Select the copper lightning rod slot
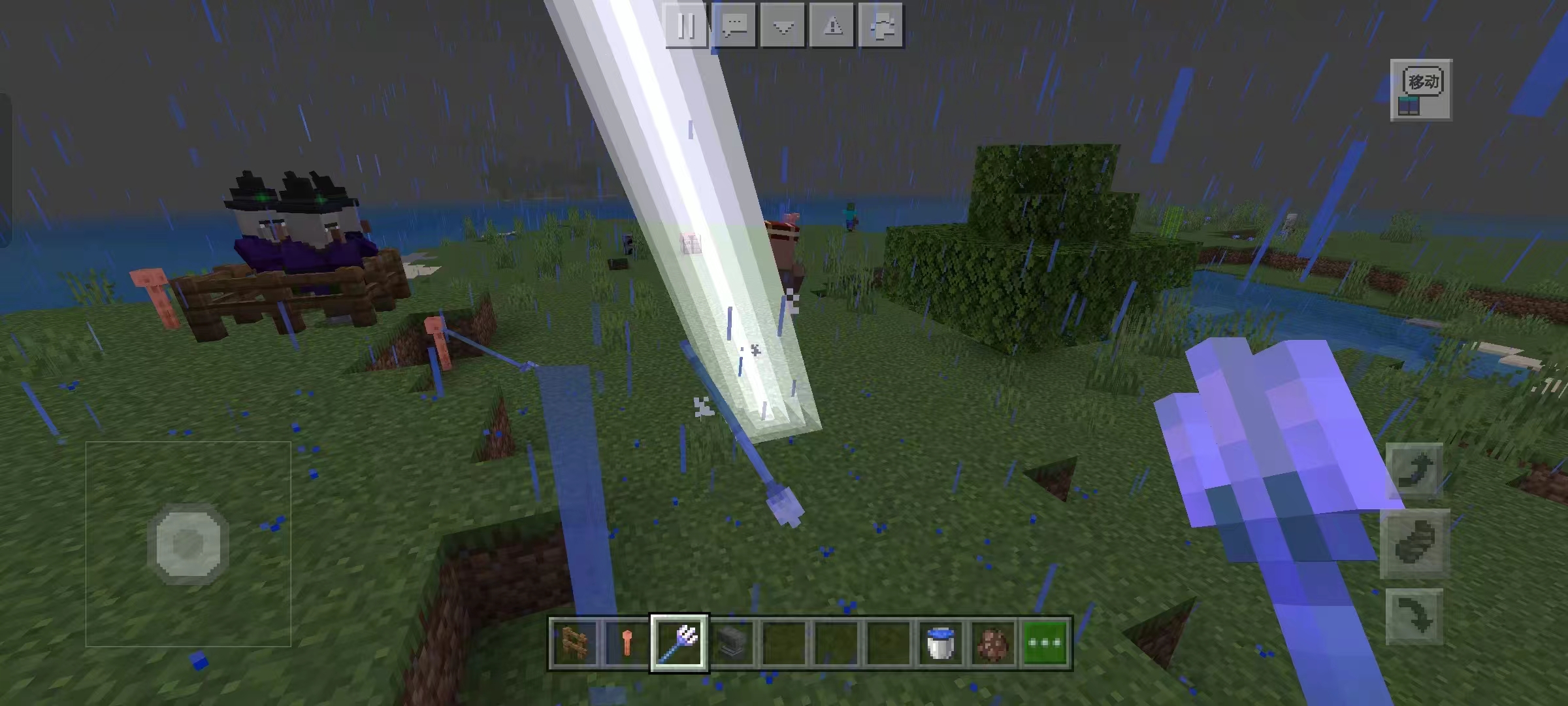Viewport: 1568px width, 706px height. (x=627, y=643)
